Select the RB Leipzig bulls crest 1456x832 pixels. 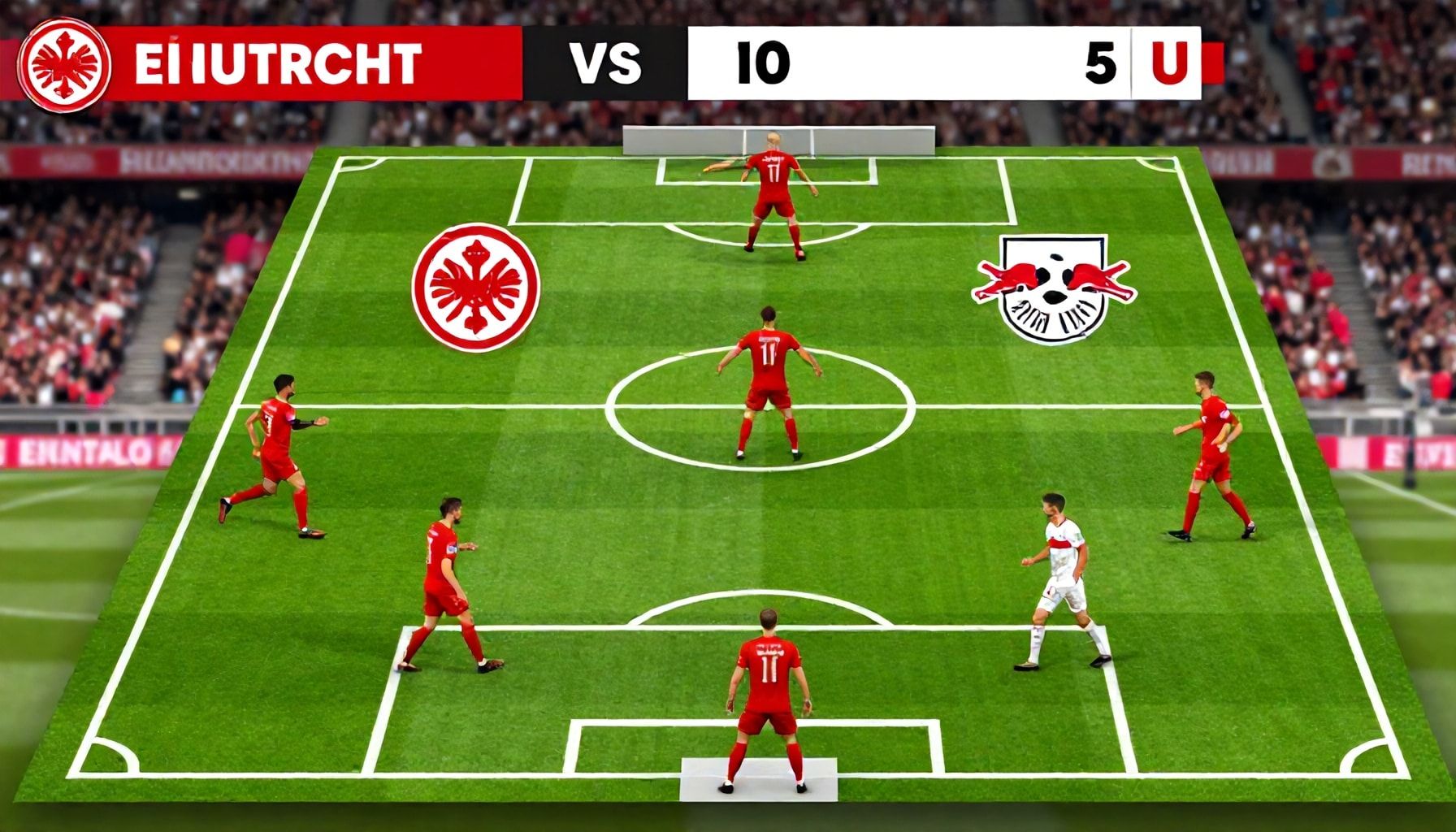click(x=1053, y=288)
